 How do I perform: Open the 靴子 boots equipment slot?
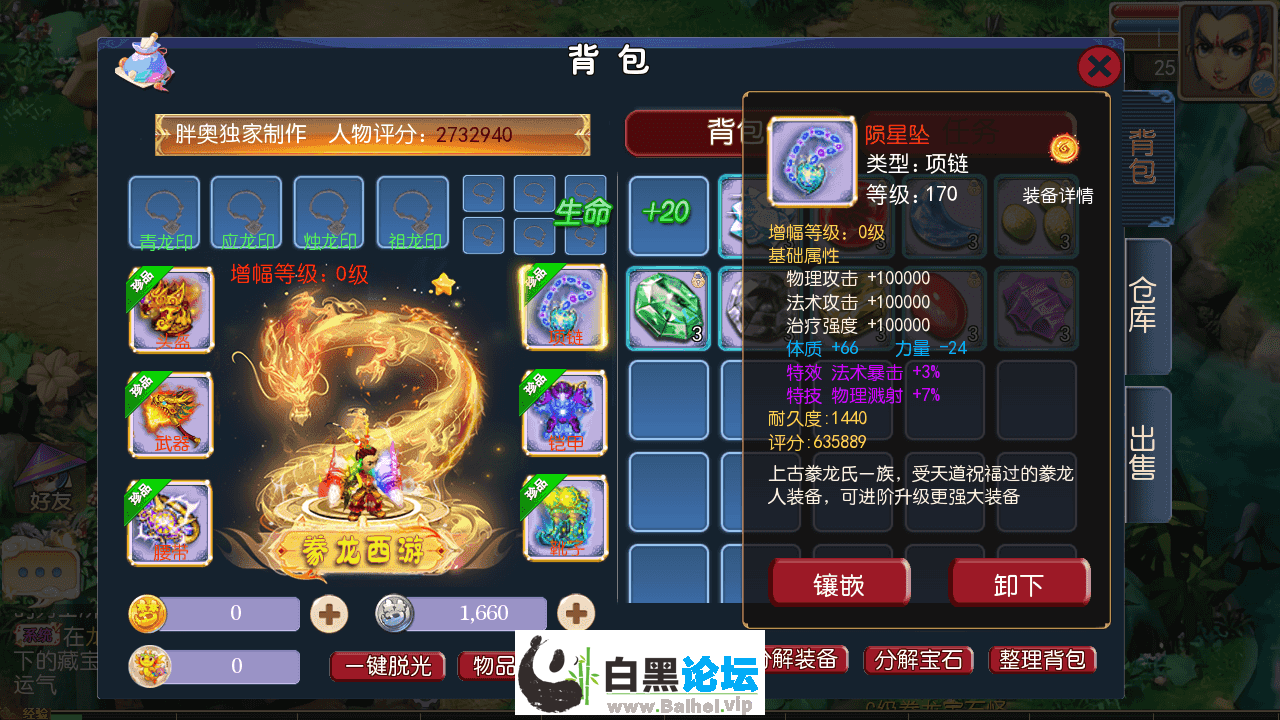point(563,520)
